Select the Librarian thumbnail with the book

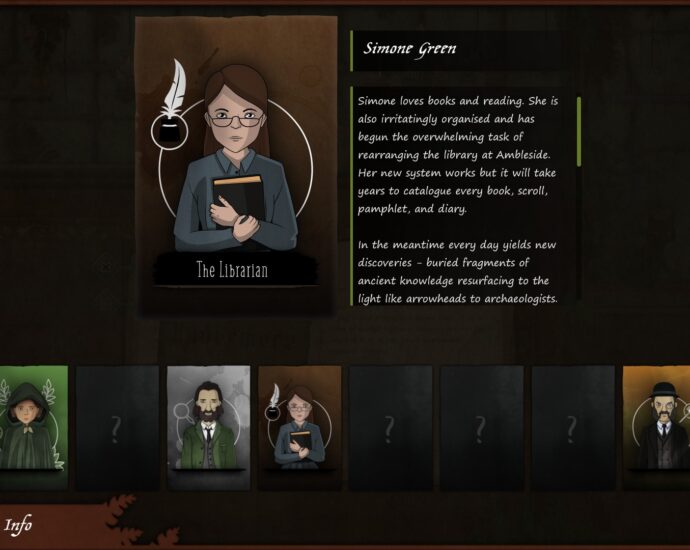pos(299,426)
